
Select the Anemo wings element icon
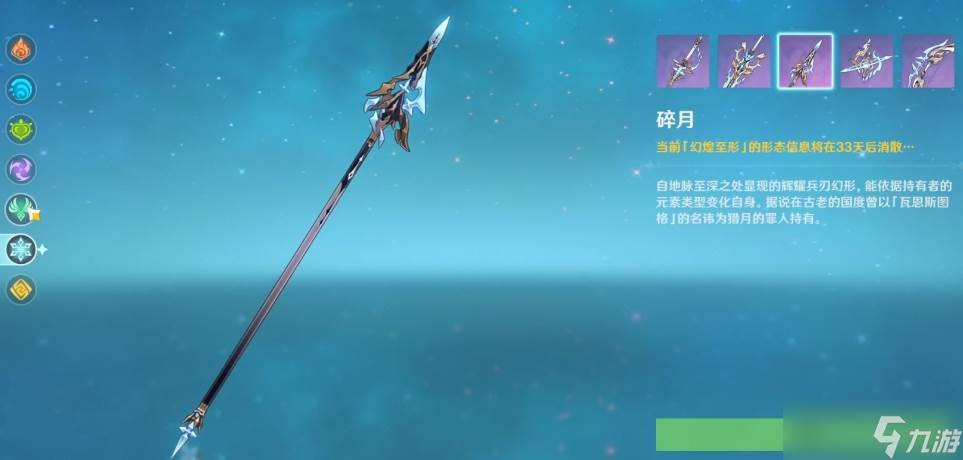pyautogui.click(x=22, y=209)
